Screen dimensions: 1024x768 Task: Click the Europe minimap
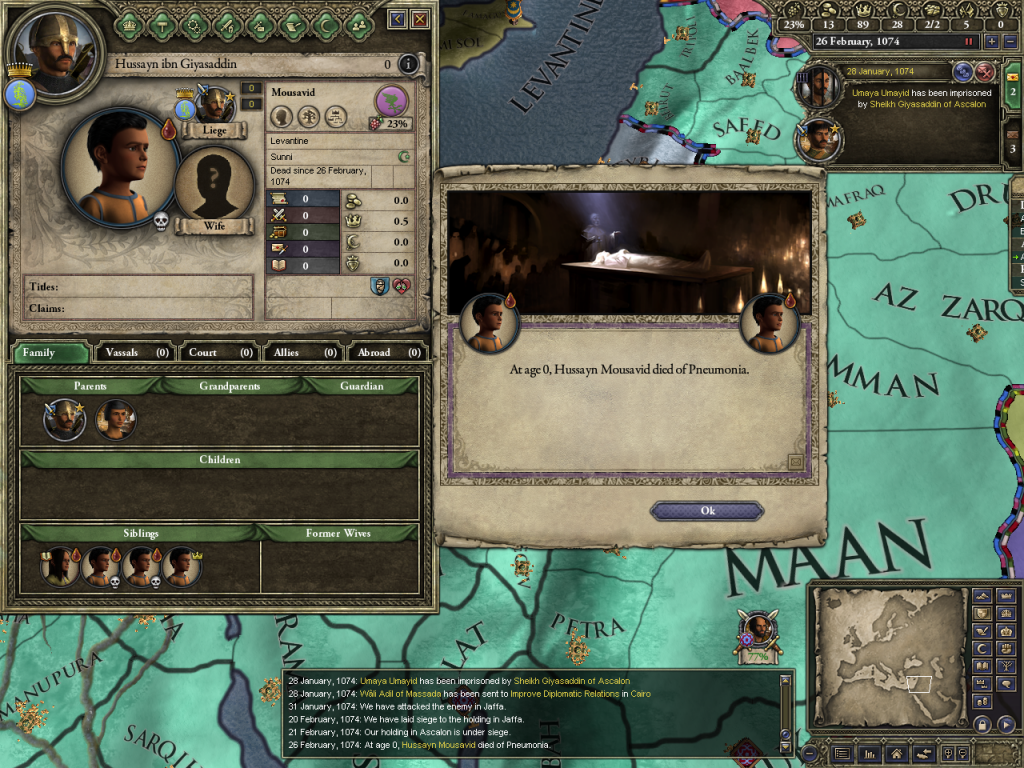pyautogui.click(x=887, y=655)
